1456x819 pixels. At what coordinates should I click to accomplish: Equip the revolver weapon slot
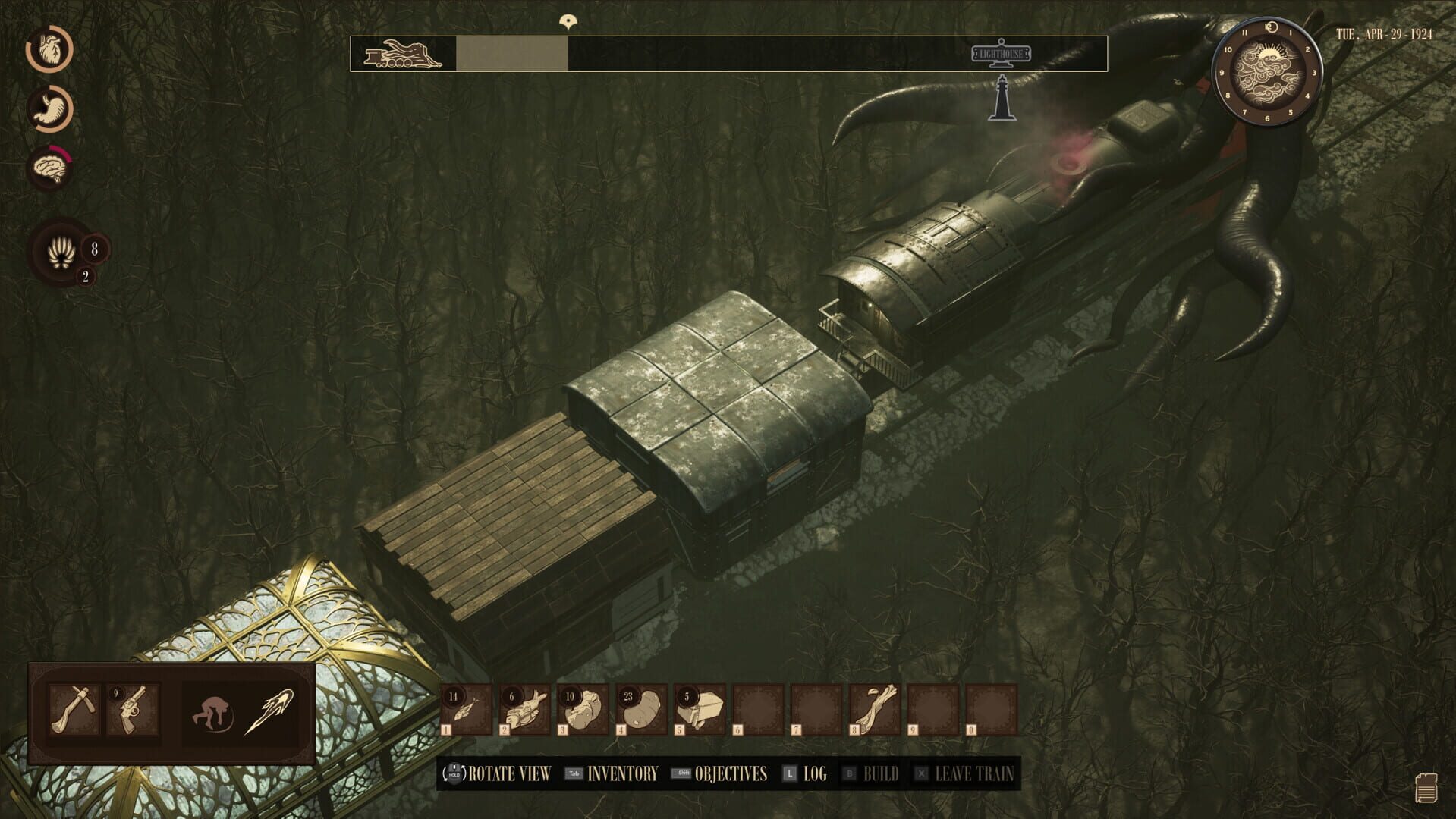point(133,710)
